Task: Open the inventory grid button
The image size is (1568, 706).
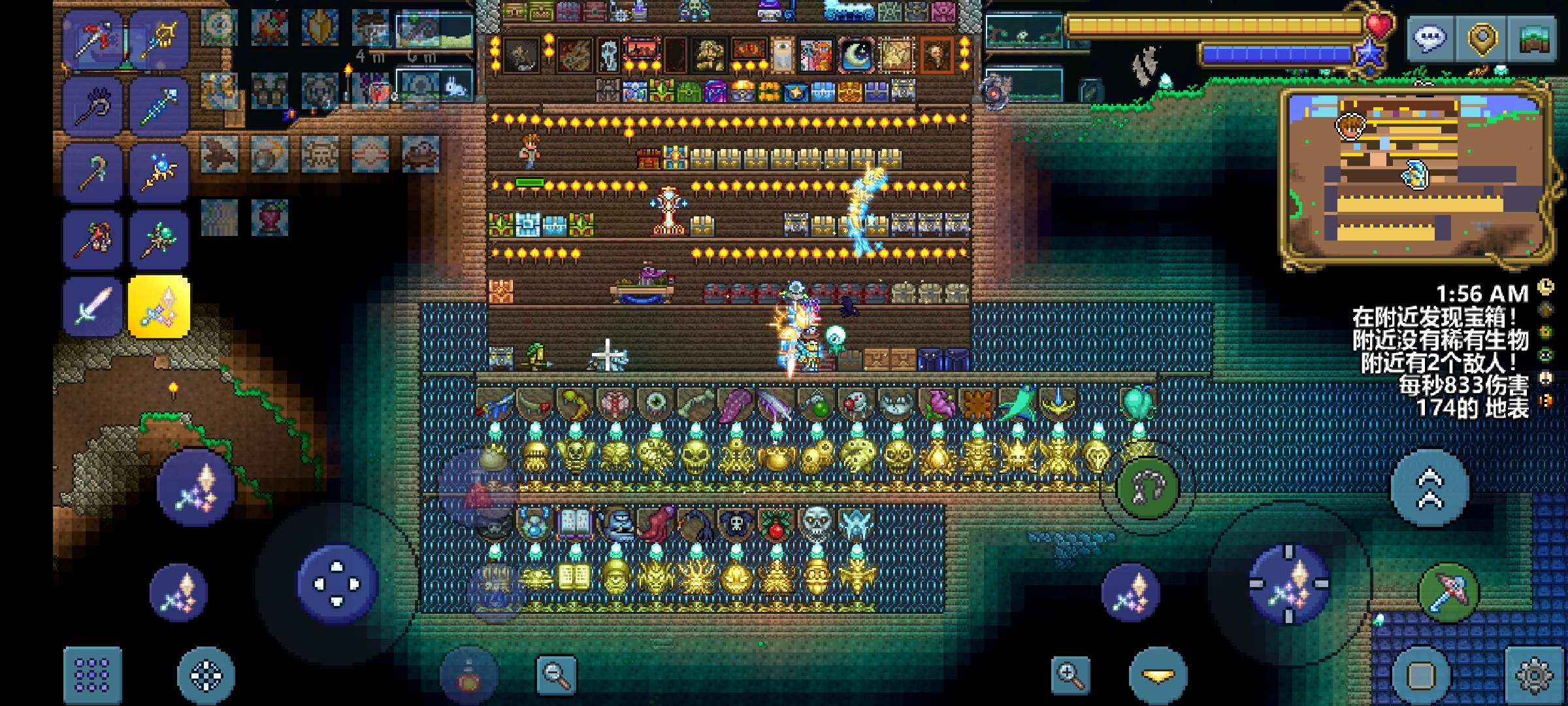Action: pyautogui.click(x=92, y=675)
